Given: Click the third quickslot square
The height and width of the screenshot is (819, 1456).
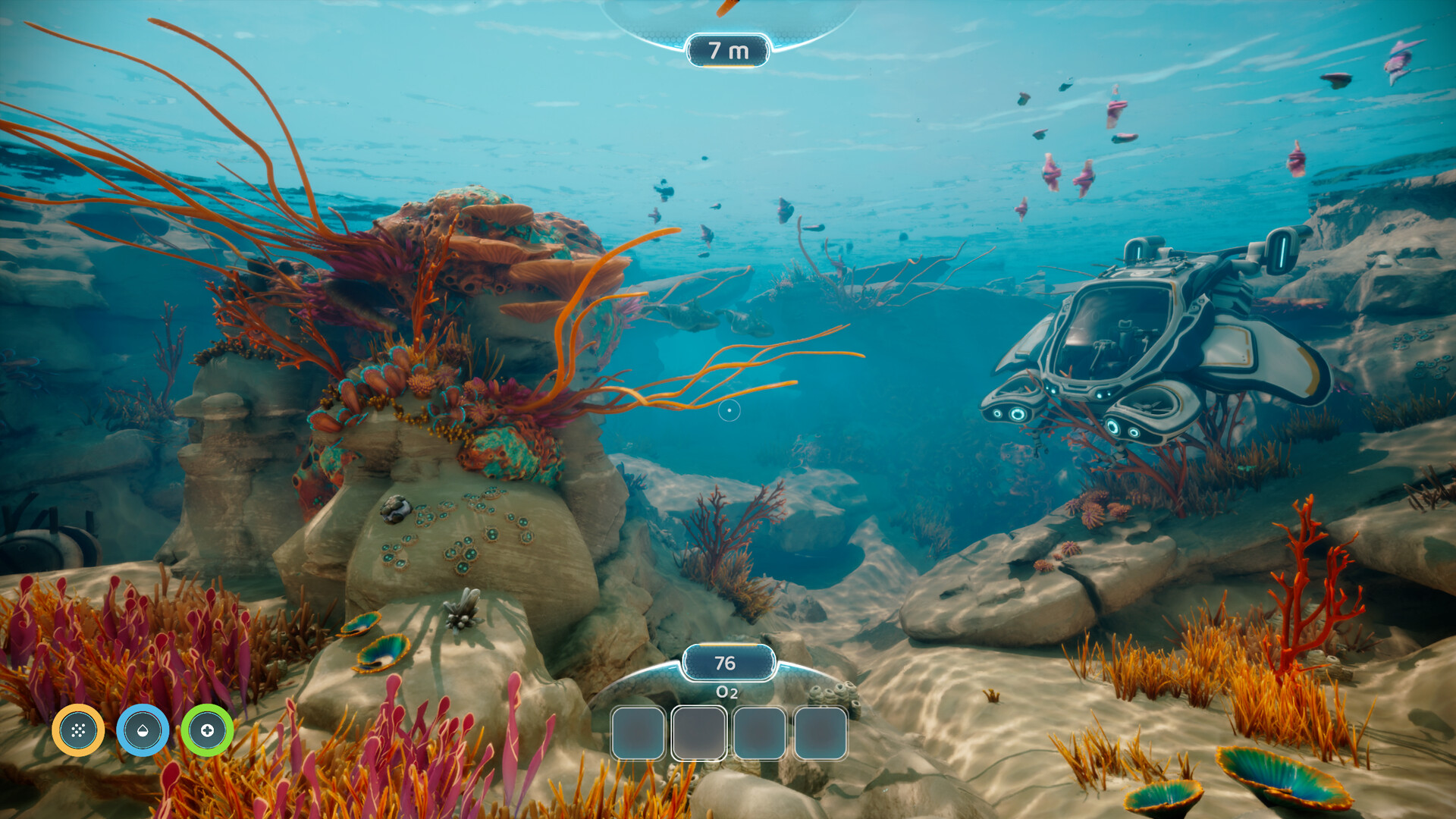Looking at the screenshot, I should [x=760, y=734].
